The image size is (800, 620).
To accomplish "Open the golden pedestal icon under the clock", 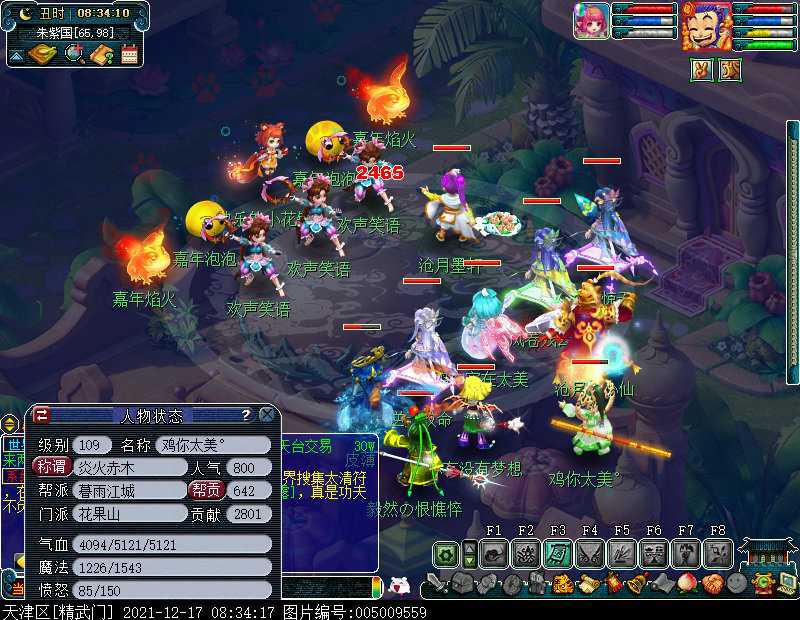I will 43,54.
